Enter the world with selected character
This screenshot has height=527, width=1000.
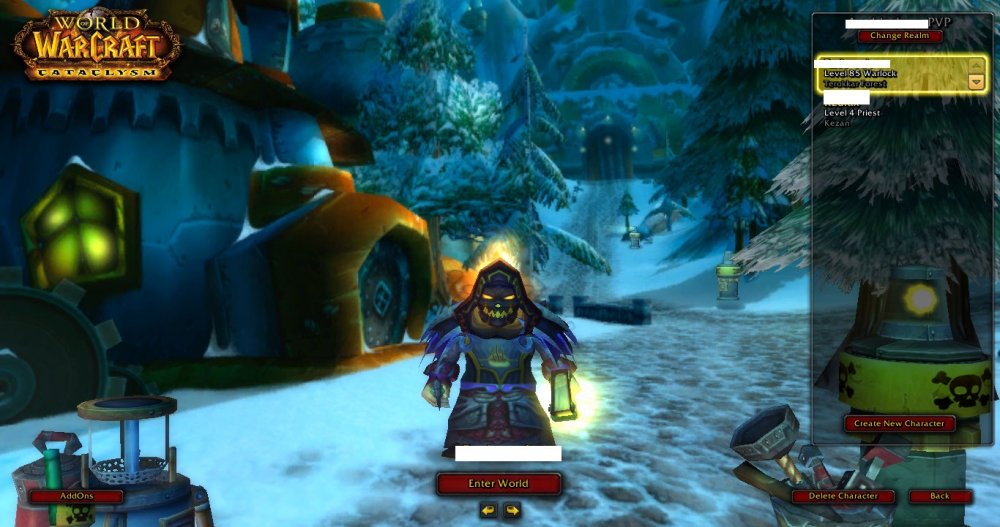click(x=498, y=484)
